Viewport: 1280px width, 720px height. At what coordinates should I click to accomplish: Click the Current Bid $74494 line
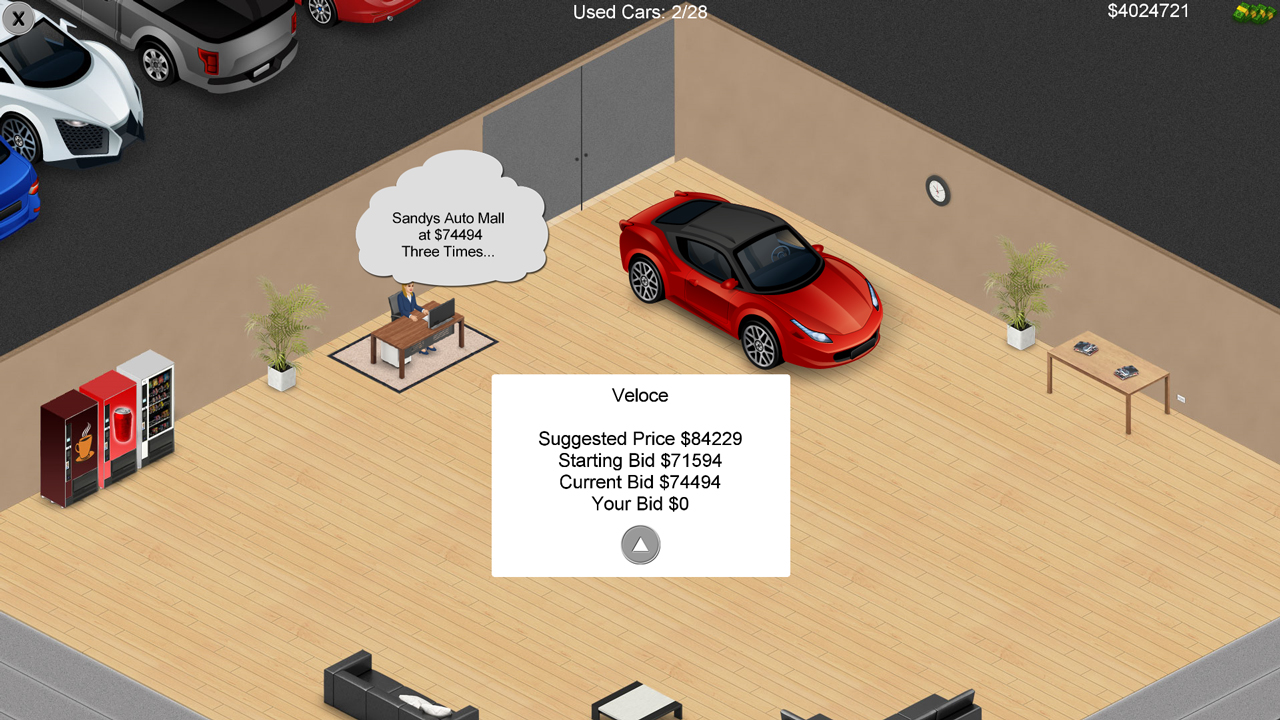tap(639, 482)
